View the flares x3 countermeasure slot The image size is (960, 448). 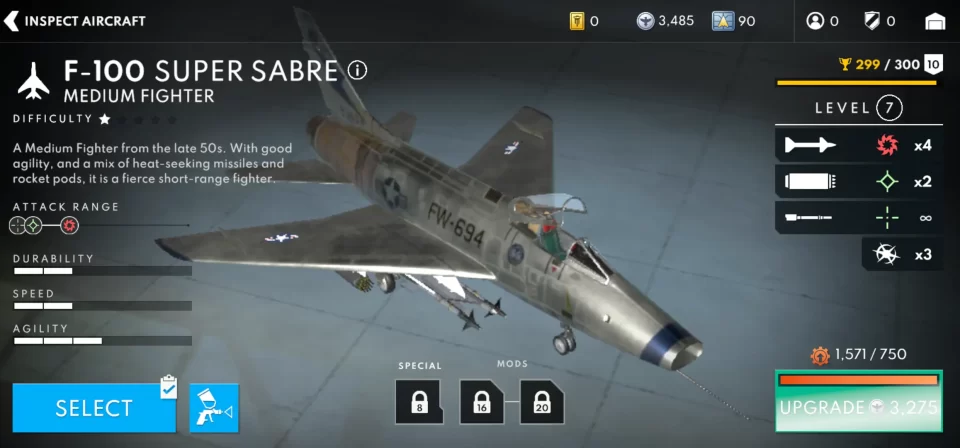[901, 254]
